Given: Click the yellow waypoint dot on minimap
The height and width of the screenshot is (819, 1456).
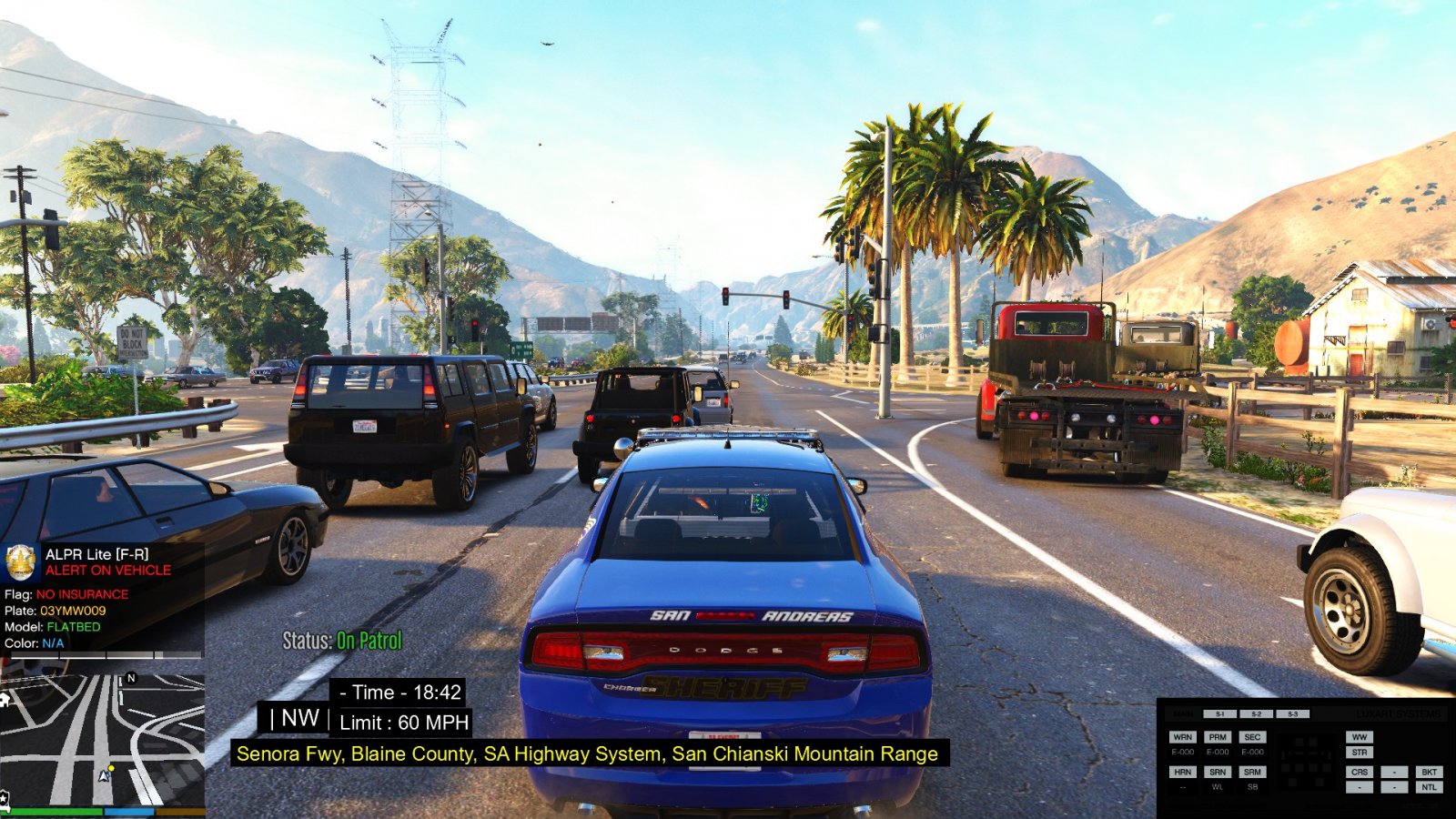Looking at the screenshot, I should pos(112,769).
